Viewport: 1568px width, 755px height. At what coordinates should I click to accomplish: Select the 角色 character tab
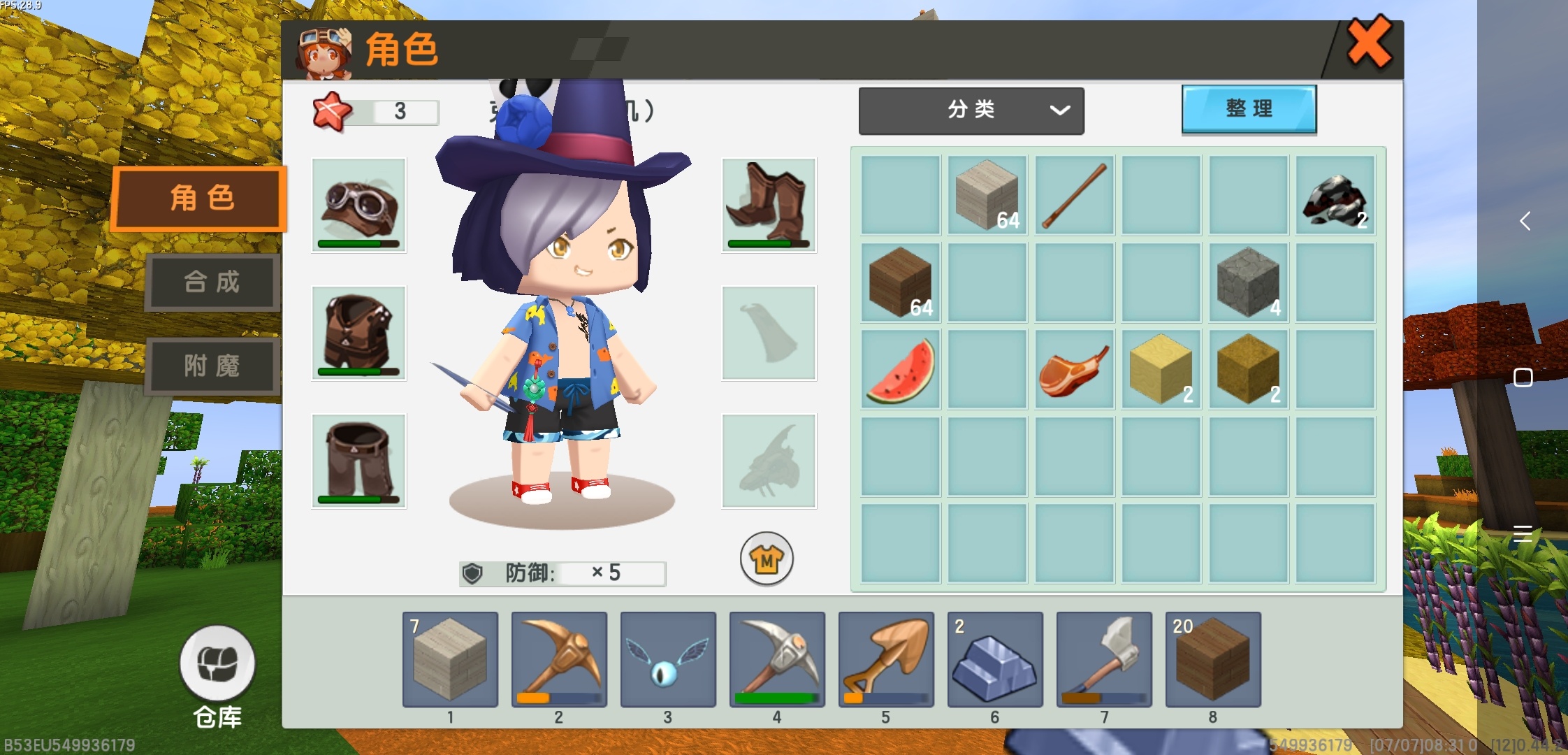[200, 199]
